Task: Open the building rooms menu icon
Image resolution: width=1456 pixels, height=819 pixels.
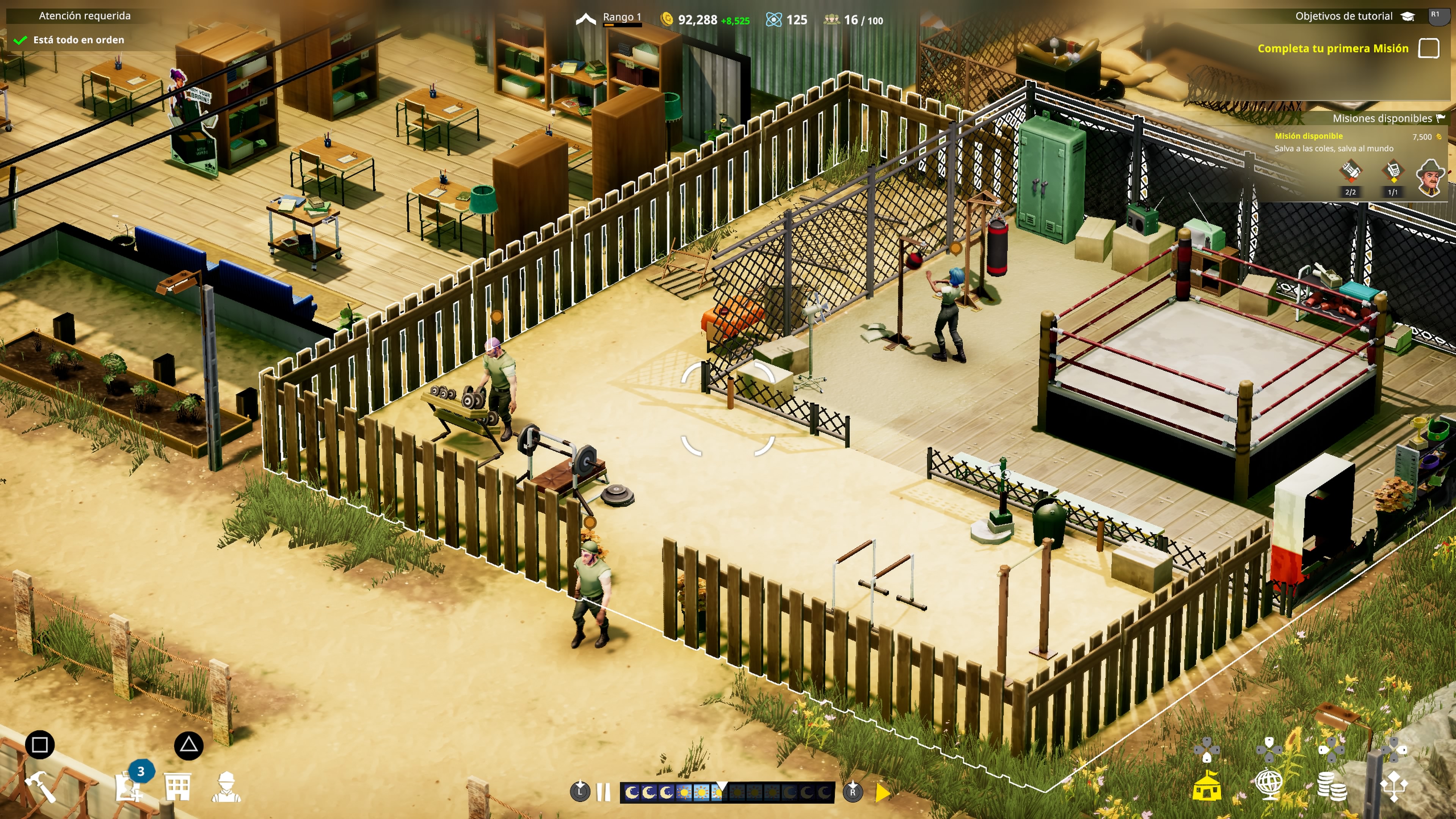Action: point(177,786)
